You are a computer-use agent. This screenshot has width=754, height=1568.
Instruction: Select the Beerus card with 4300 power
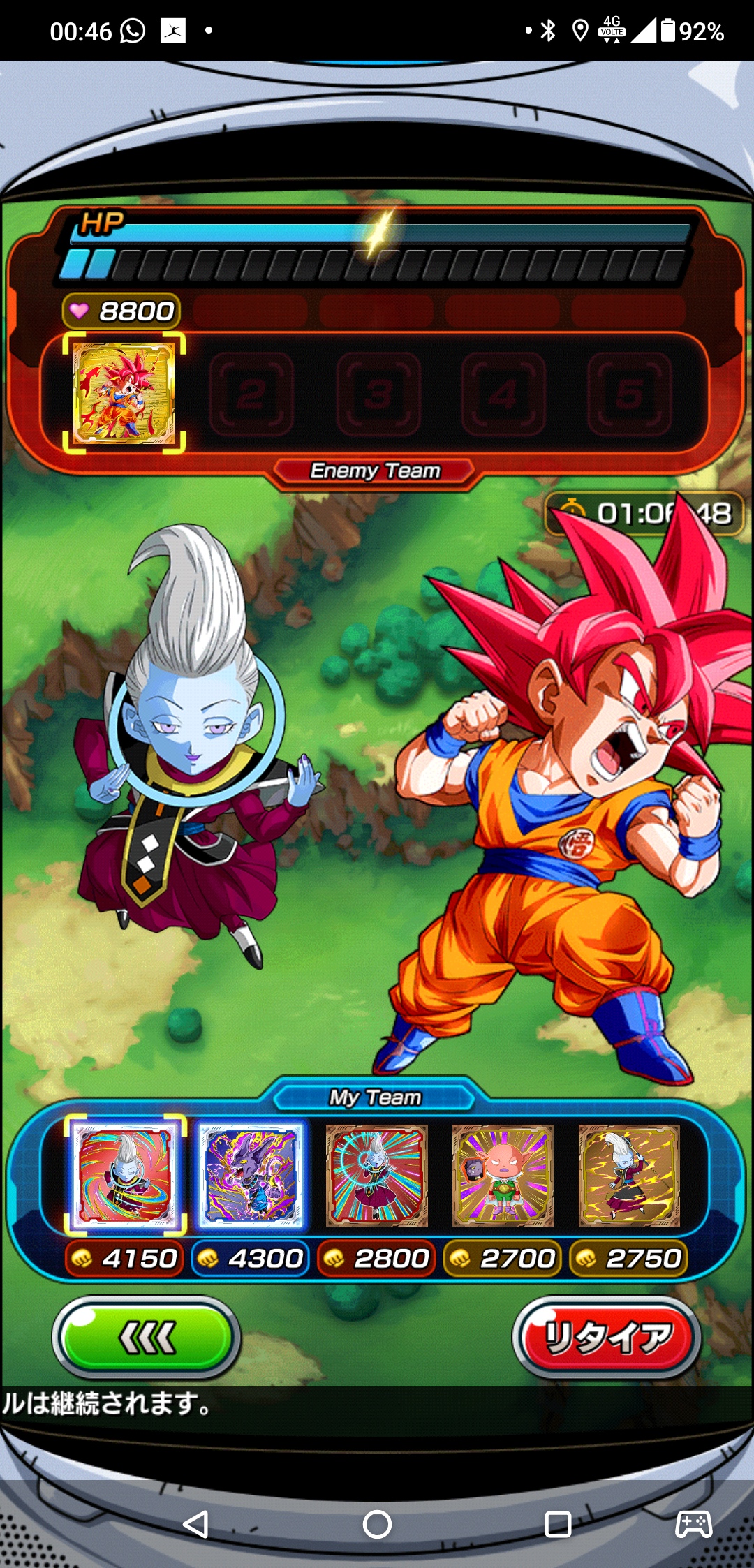[251, 1176]
